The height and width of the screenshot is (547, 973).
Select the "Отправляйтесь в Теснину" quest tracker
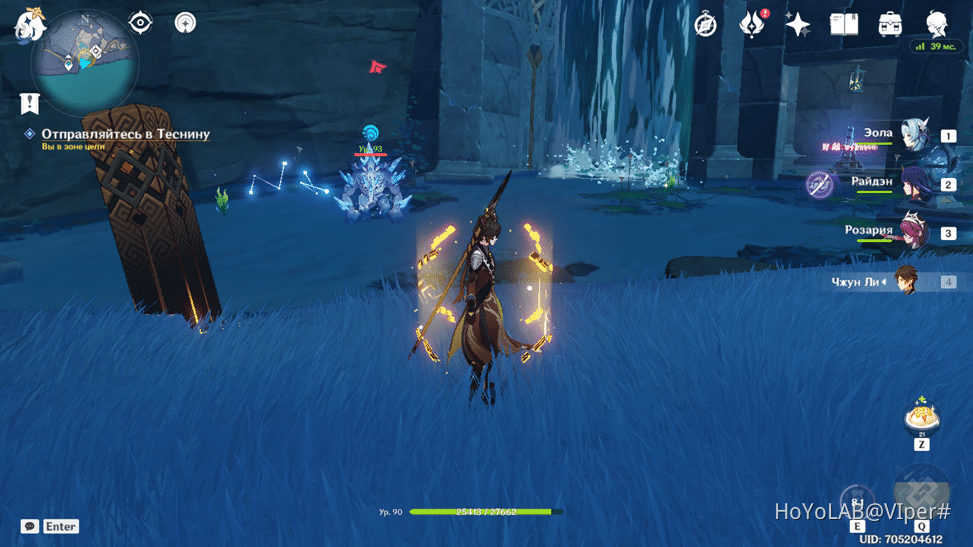(x=125, y=134)
